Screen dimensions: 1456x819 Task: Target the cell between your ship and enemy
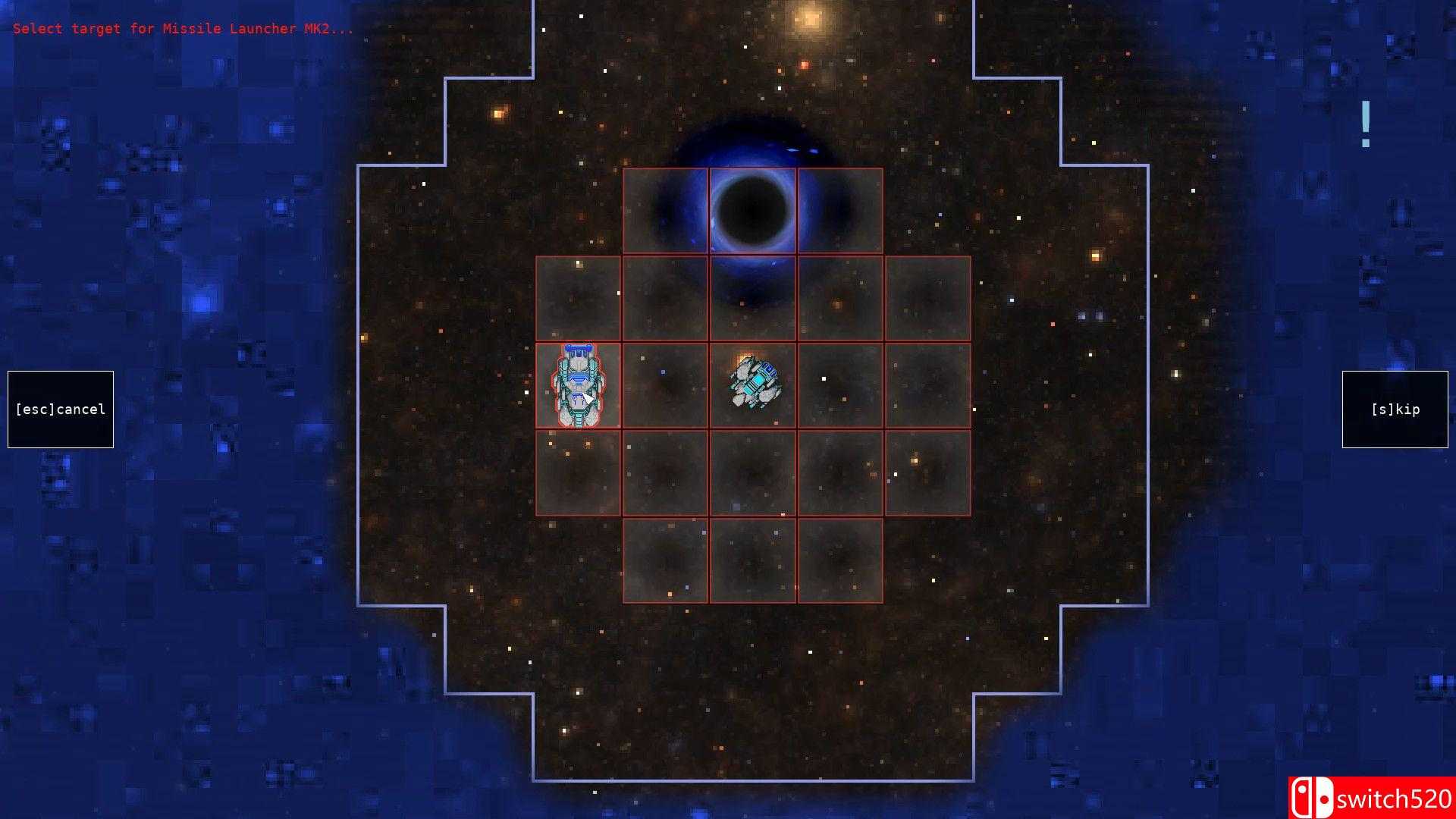point(666,384)
